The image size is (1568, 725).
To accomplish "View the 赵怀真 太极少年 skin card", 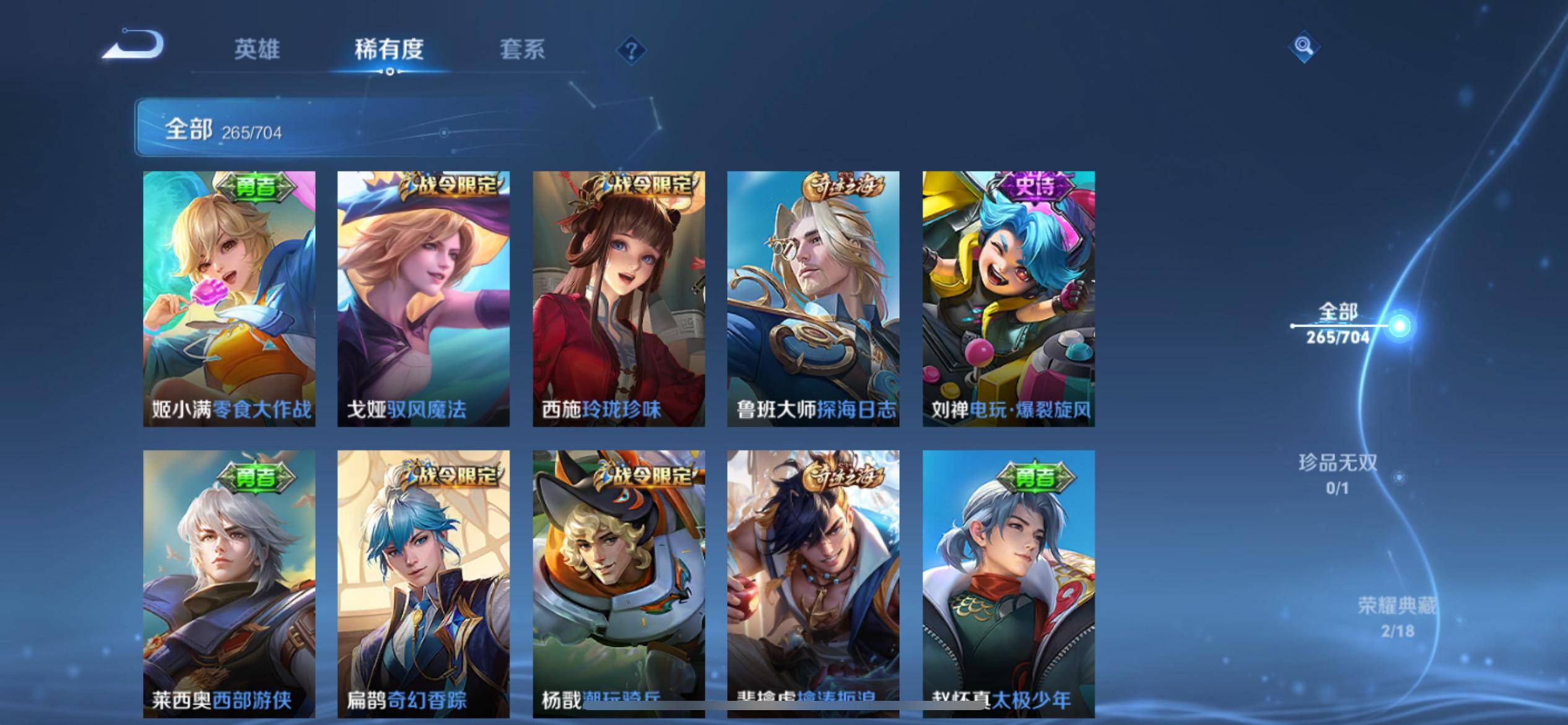I will 1008,582.
